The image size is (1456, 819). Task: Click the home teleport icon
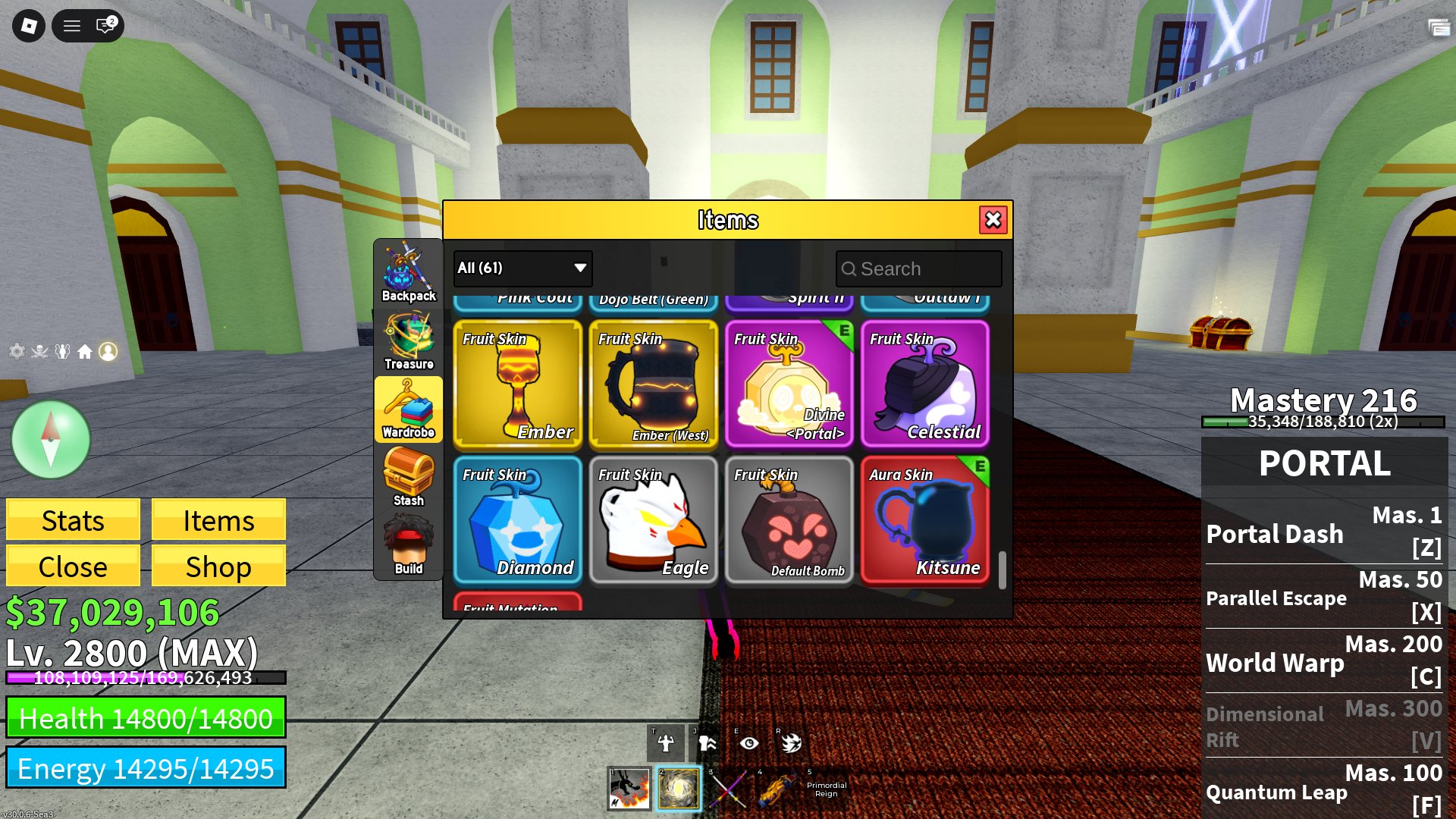click(85, 351)
